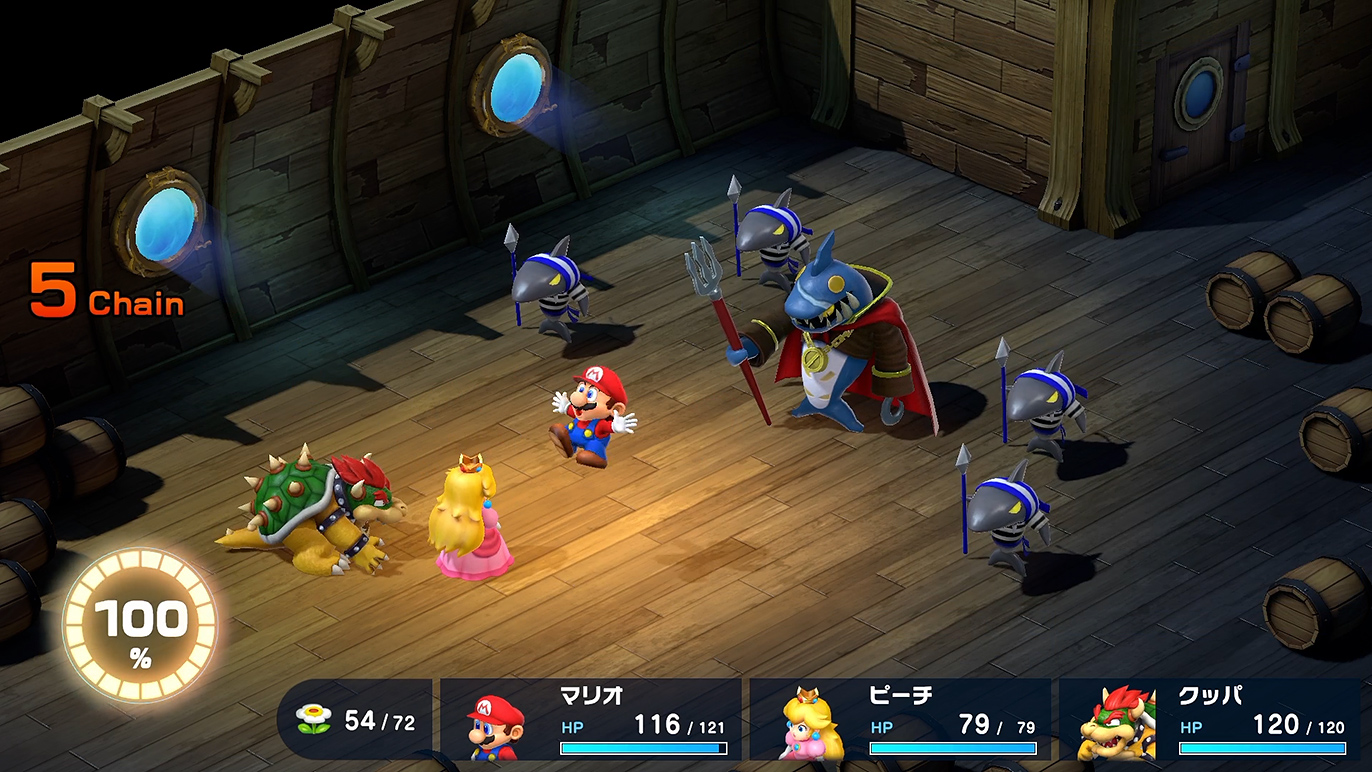Image resolution: width=1372 pixels, height=772 pixels.
Task: Select Mario's party status panel
Action: click(x=591, y=721)
